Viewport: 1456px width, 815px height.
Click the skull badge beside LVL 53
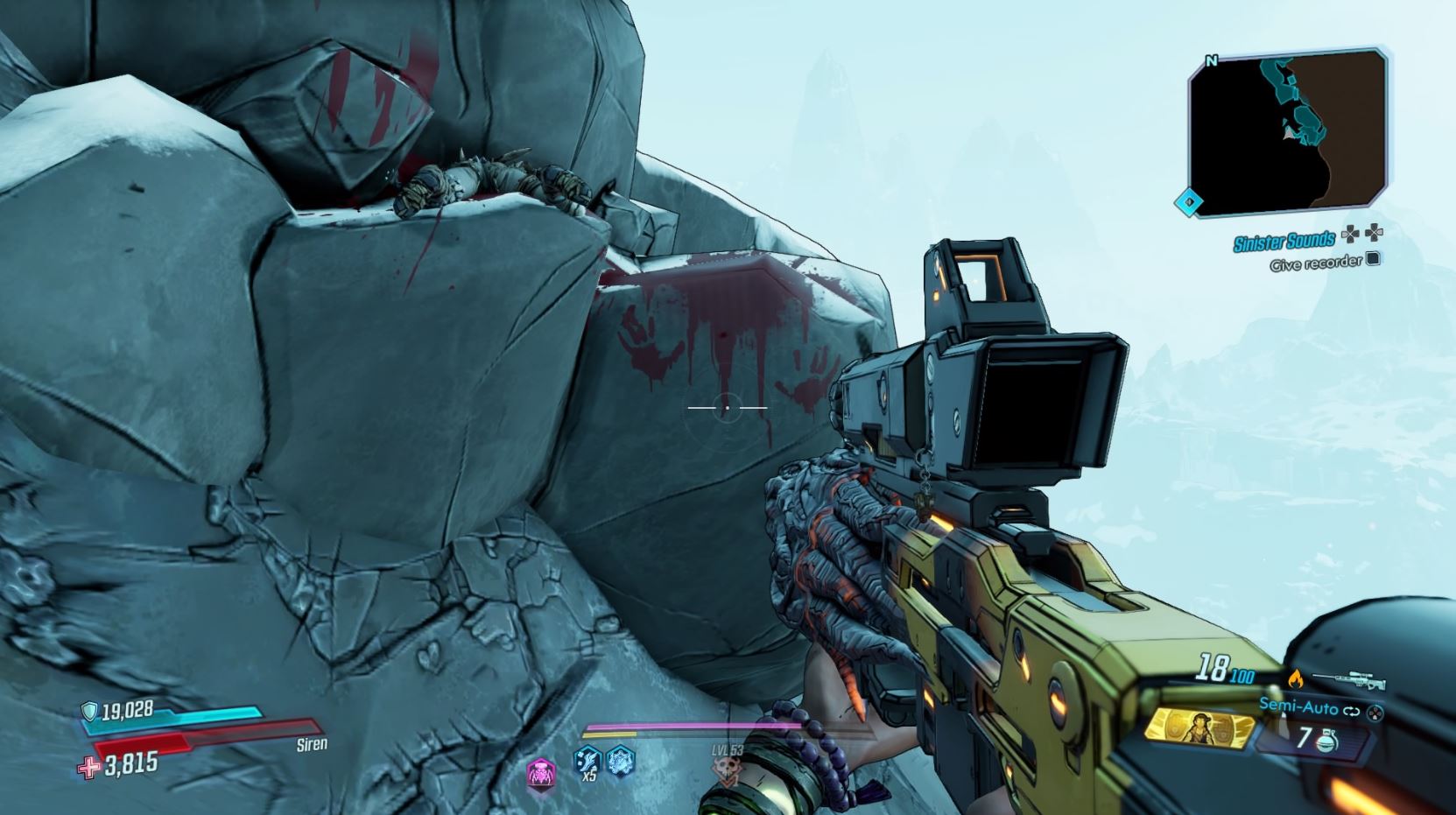[x=727, y=769]
